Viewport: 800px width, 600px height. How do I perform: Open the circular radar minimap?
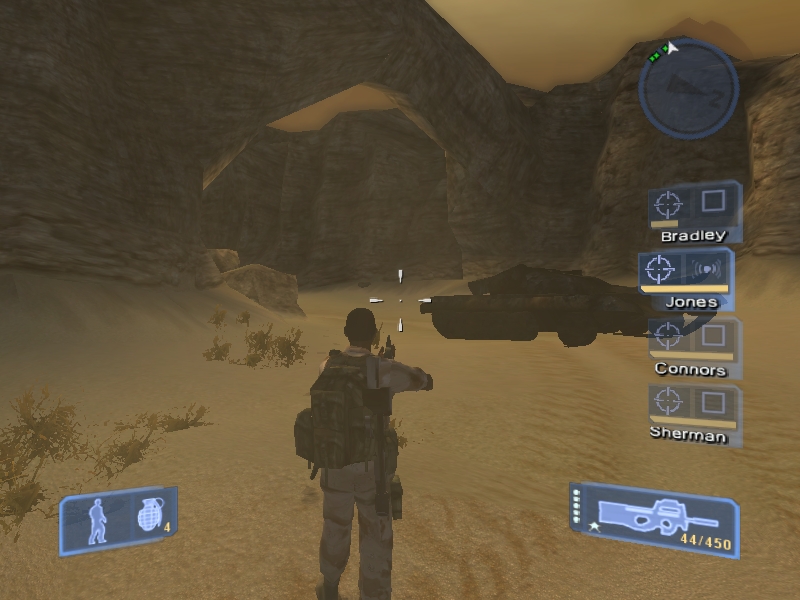click(x=688, y=89)
